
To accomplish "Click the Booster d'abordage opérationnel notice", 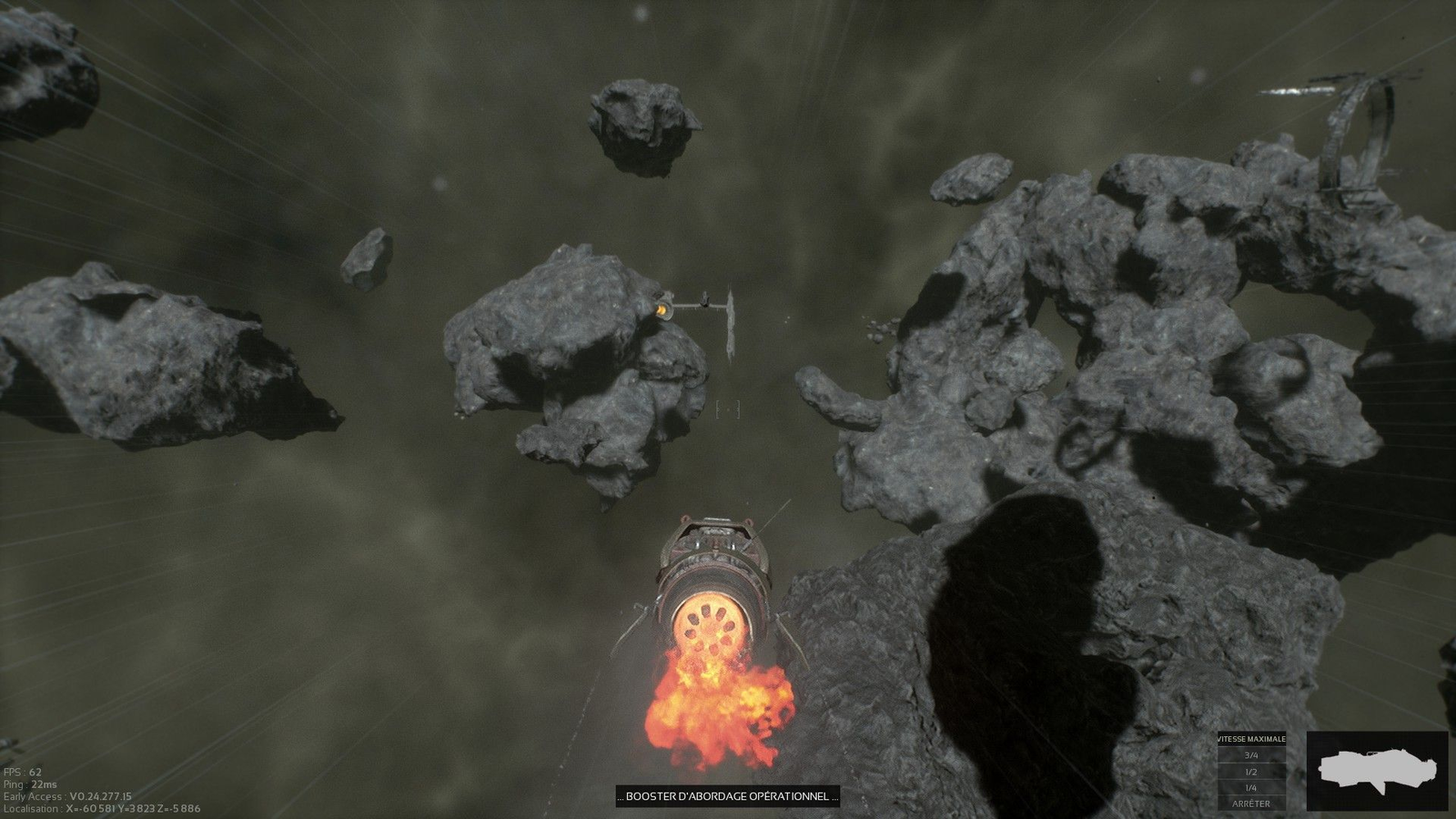I will [x=727, y=796].
